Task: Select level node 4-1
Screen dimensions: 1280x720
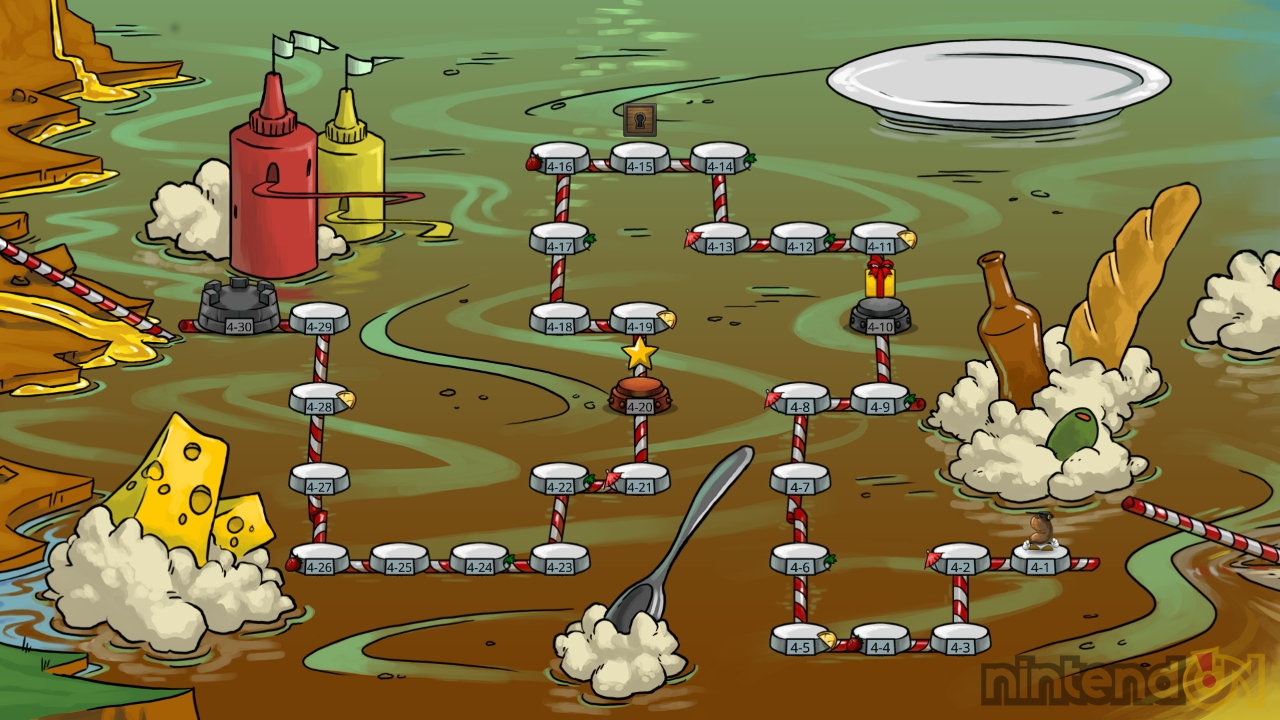Action: click(x=1040, y=561)
